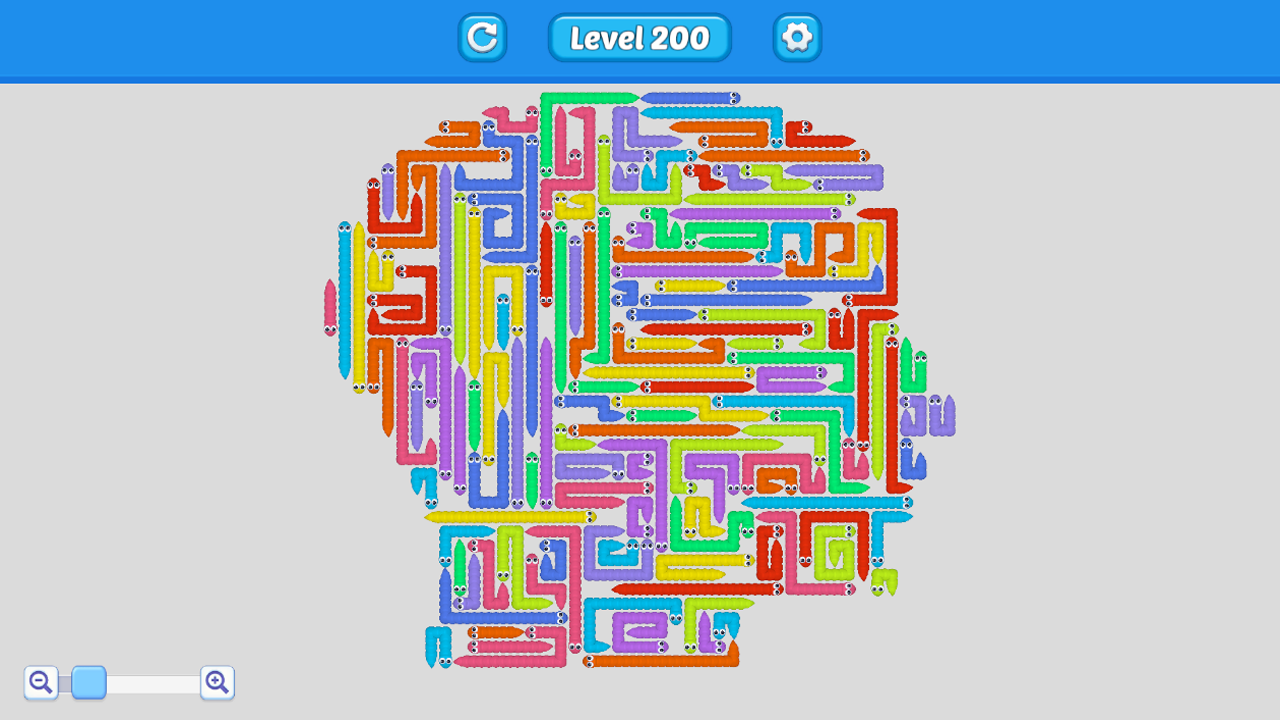This screenshot has width=1280, height=720.
Task: Open the settings gear icon
Action: (797, 38)
